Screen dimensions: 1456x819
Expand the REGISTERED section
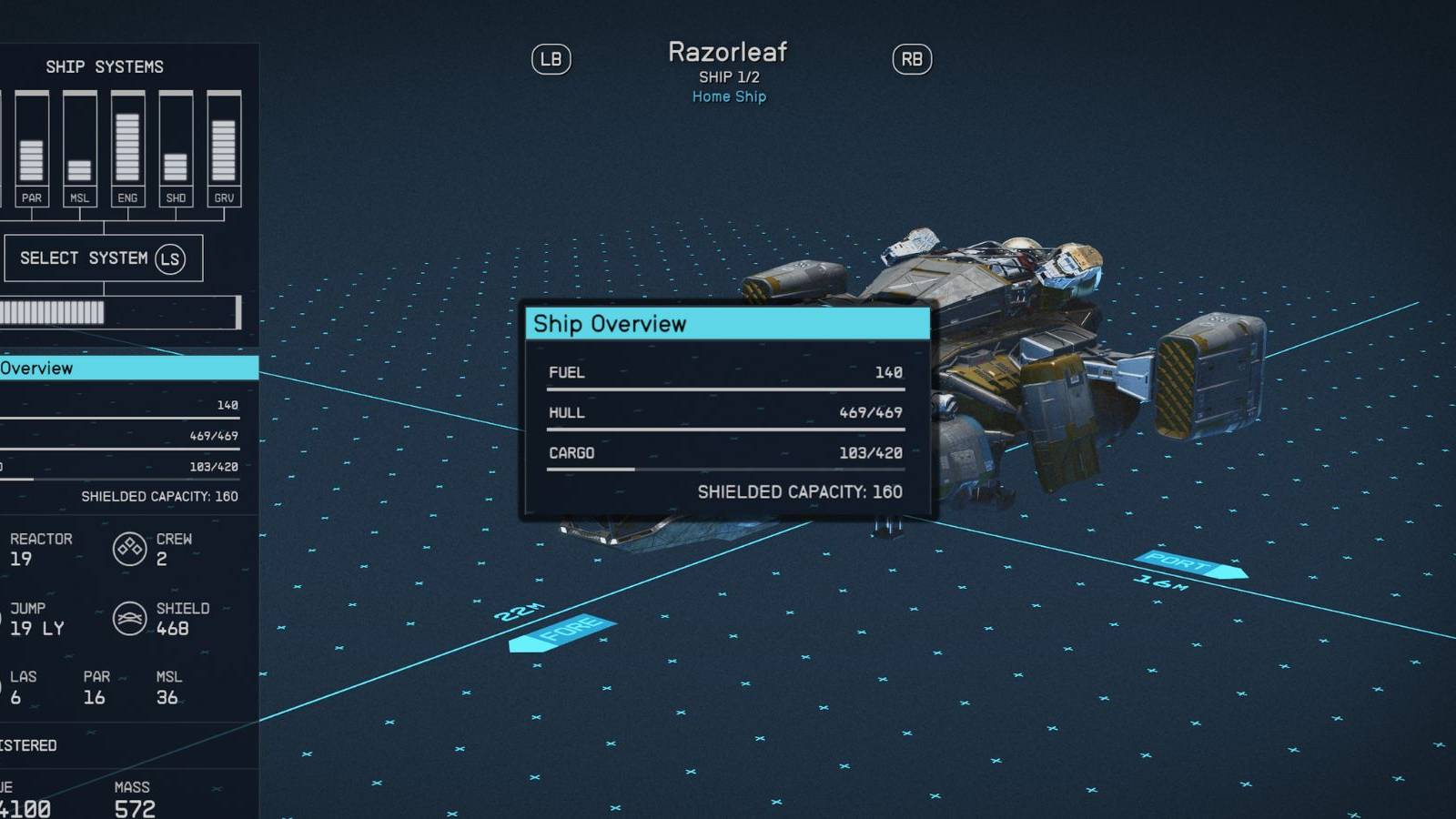(27, 744)
